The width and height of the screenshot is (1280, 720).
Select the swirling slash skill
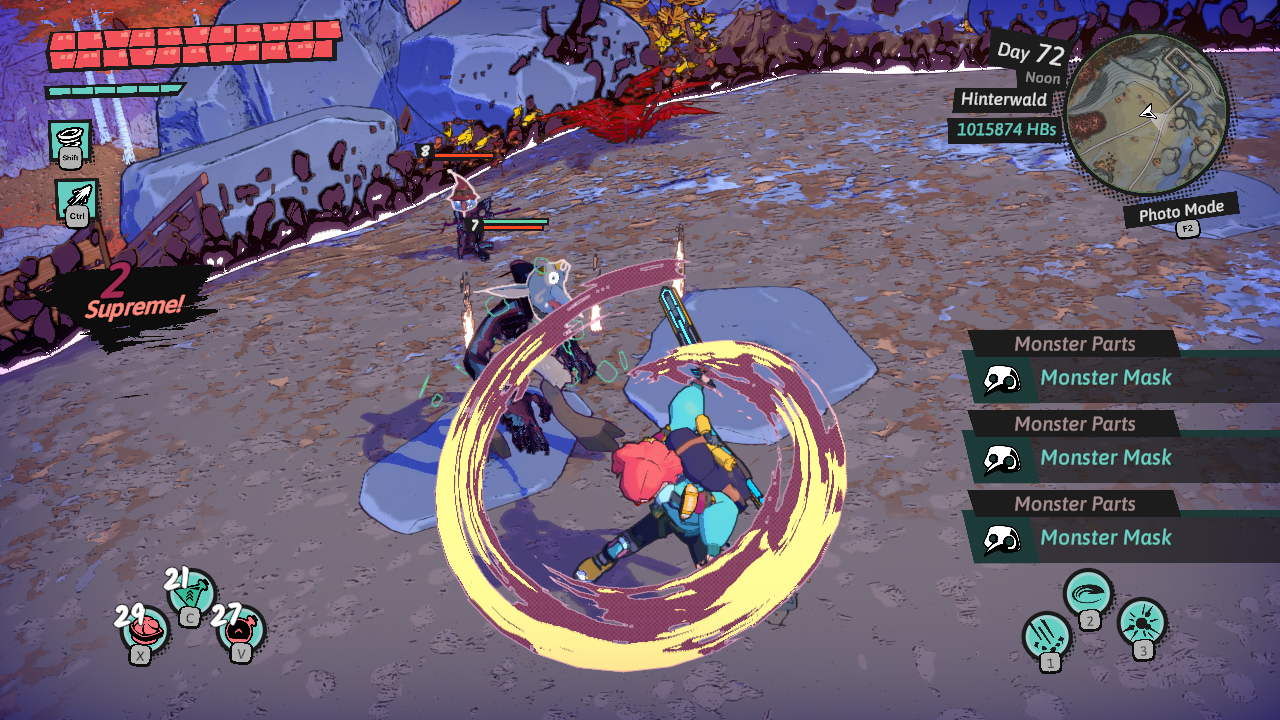pos(1088,593)
